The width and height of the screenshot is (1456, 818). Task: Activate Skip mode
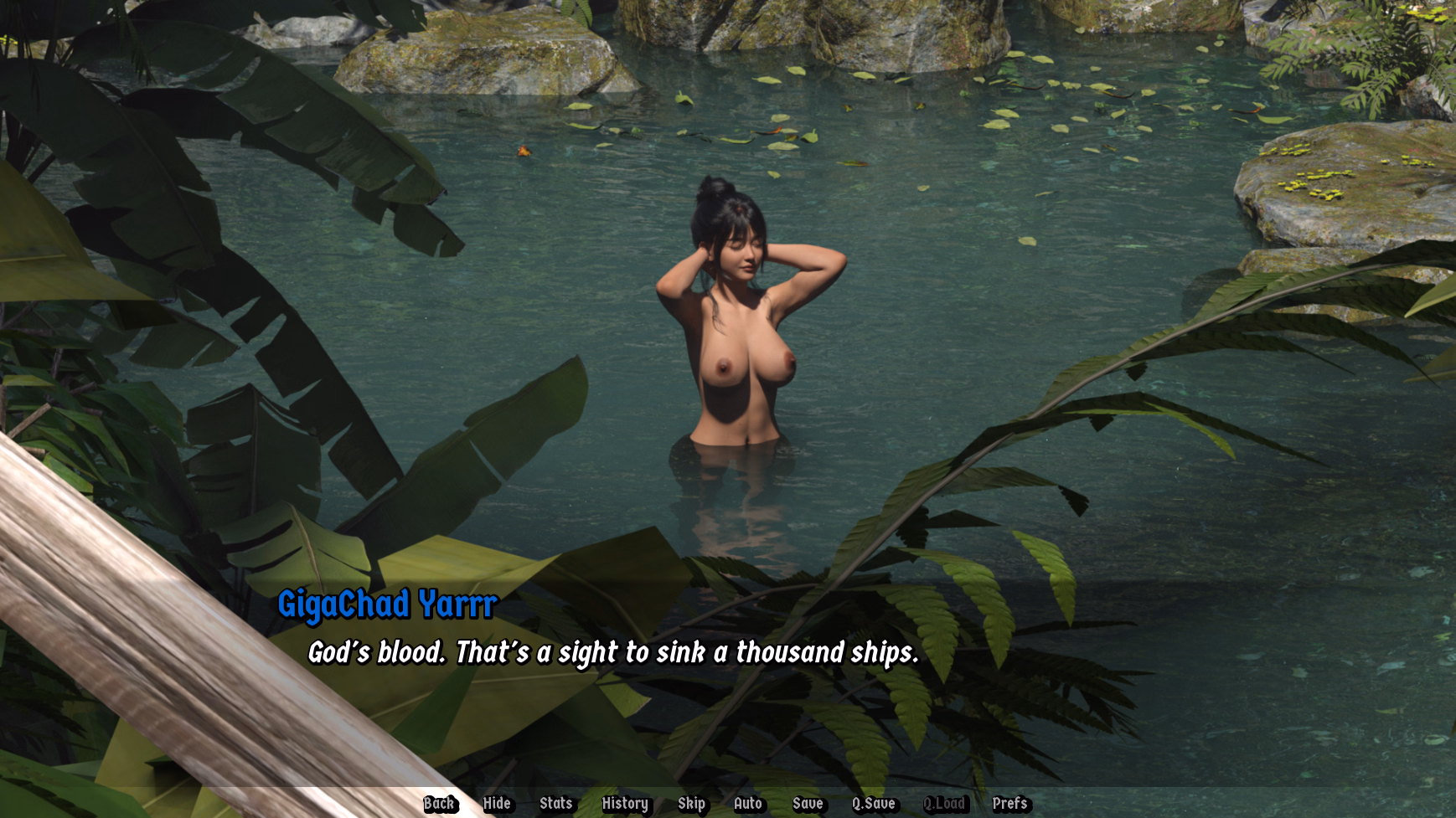(691, 804)
